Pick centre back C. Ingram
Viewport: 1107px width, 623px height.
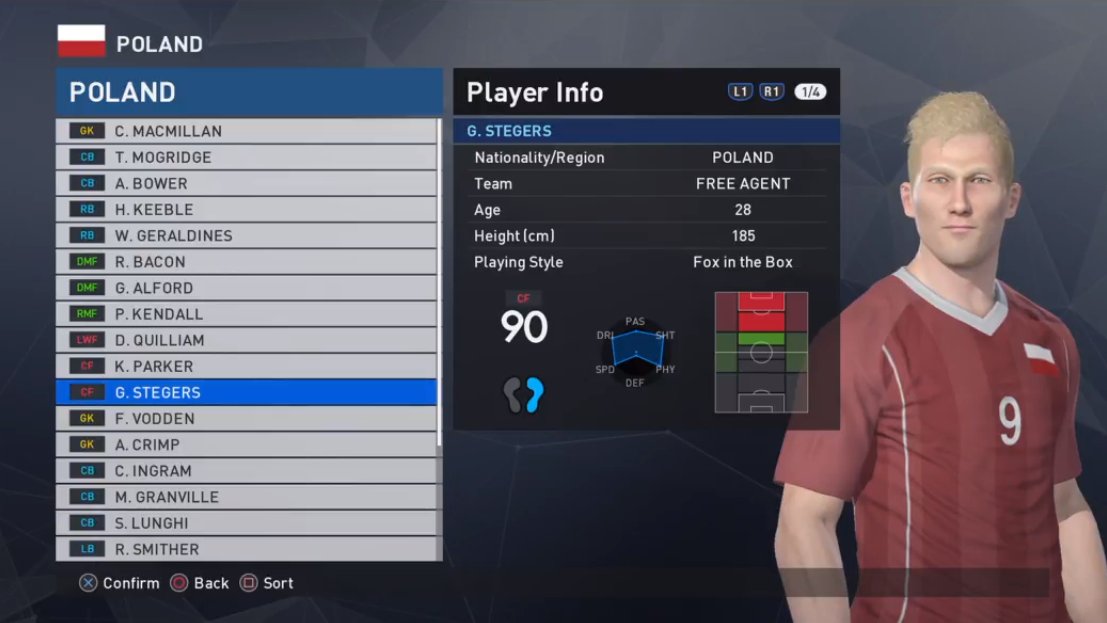[246, 470]
